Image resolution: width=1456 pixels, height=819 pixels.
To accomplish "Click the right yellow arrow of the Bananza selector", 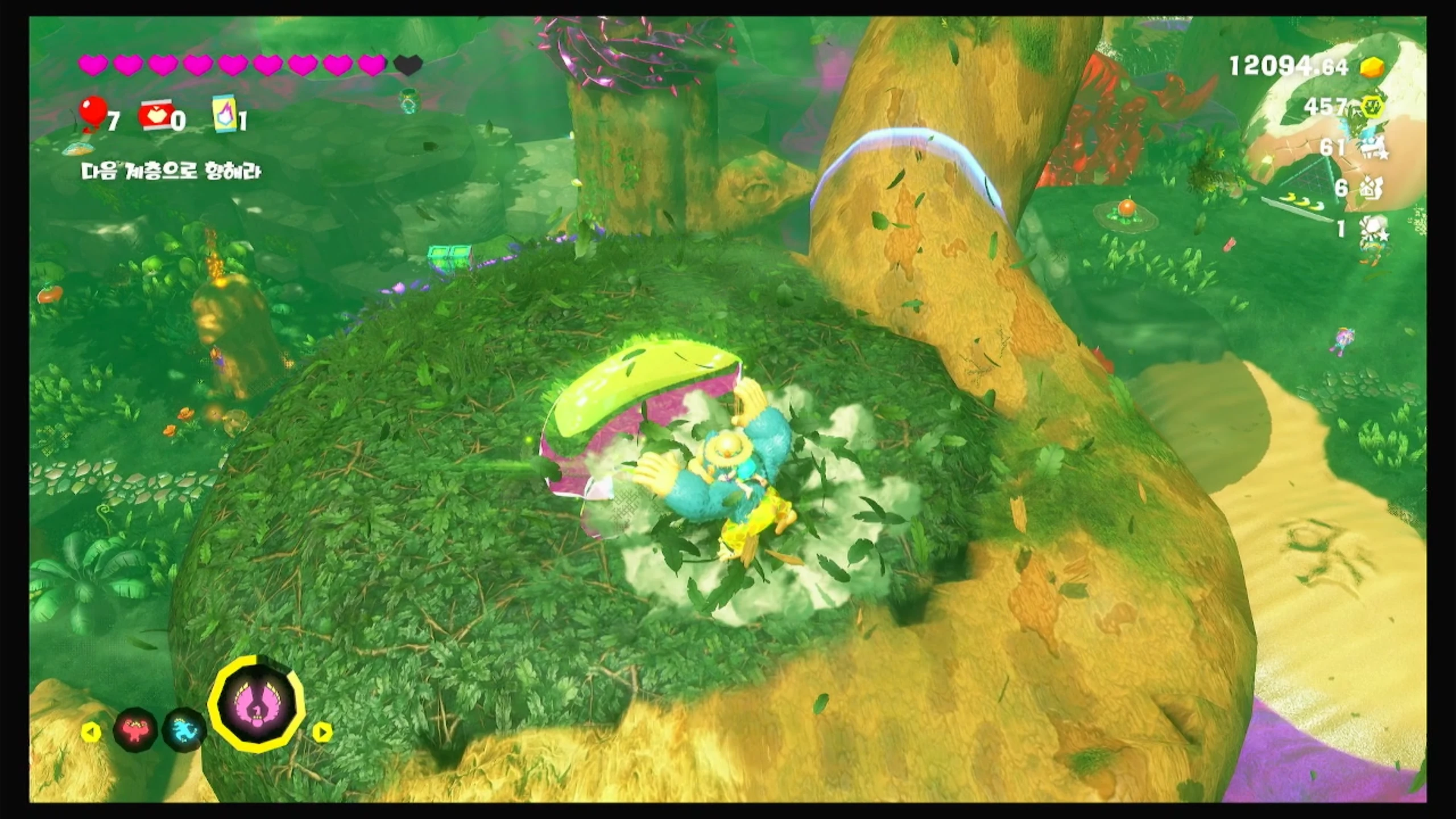I will [321, 732].
